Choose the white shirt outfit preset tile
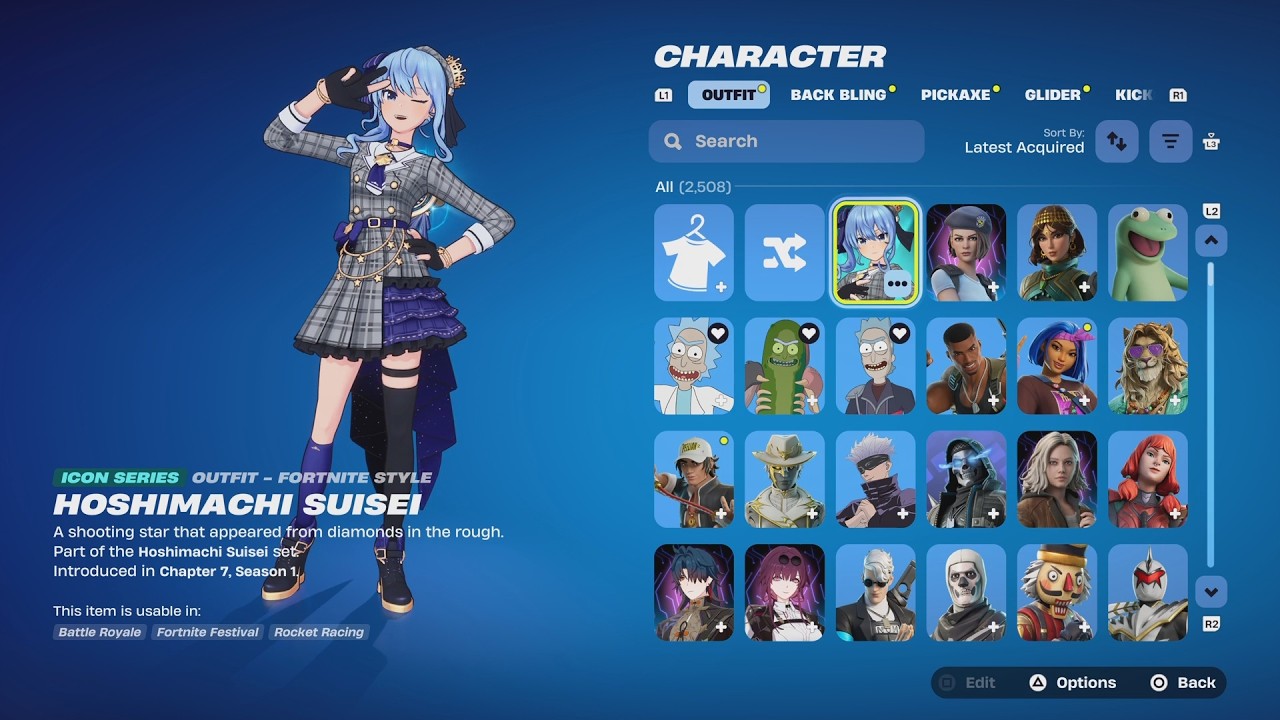The width and height of the screenshot is (1280, 720). point(694,253)
